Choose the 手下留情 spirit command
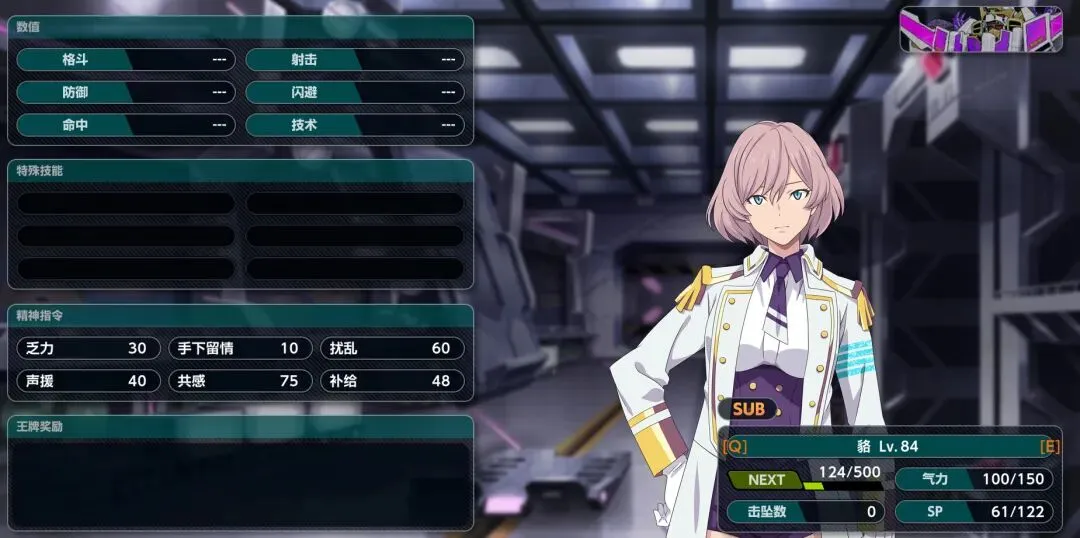 click(x=240, y=348)
